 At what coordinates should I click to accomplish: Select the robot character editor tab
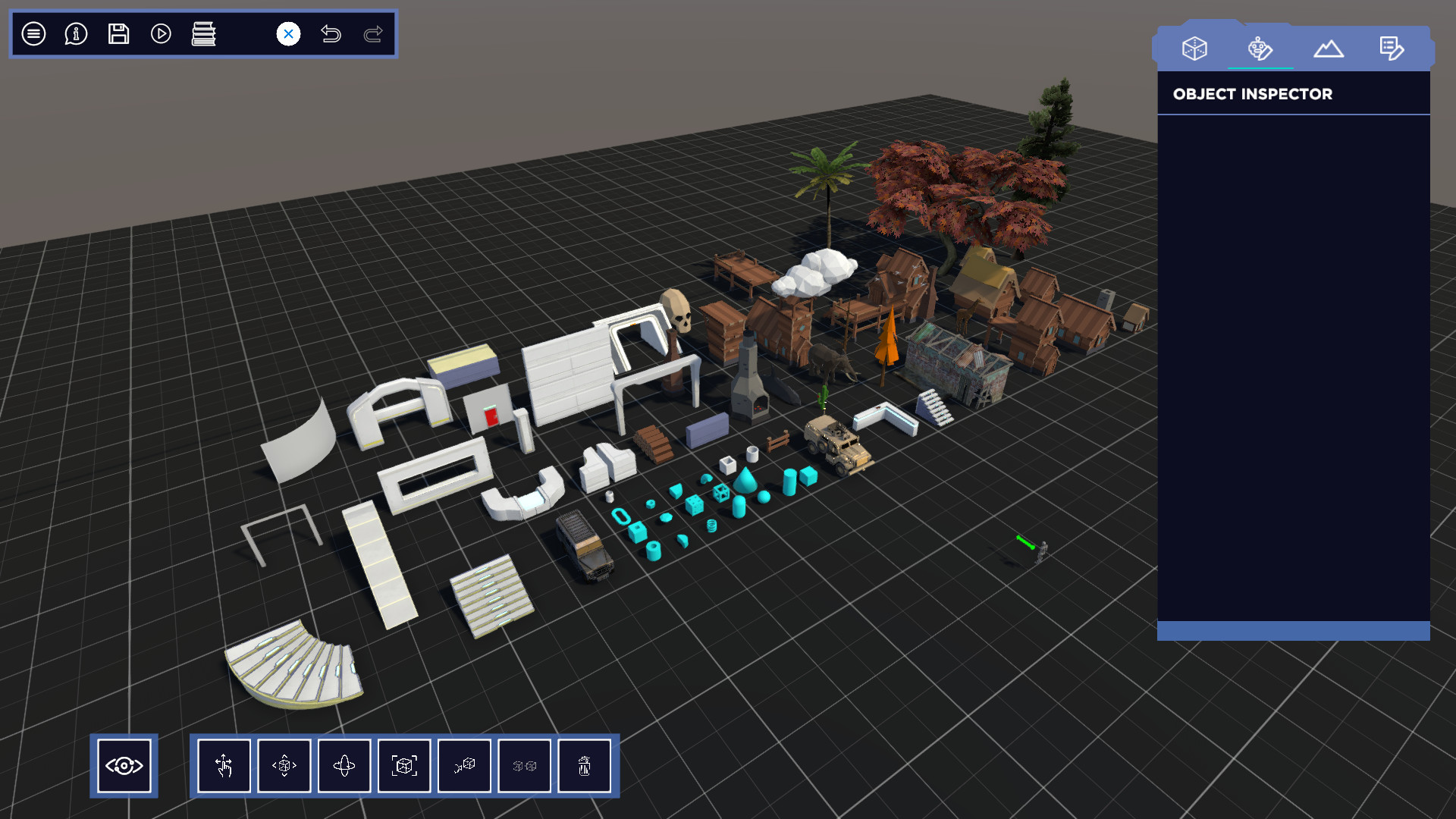1260,48
